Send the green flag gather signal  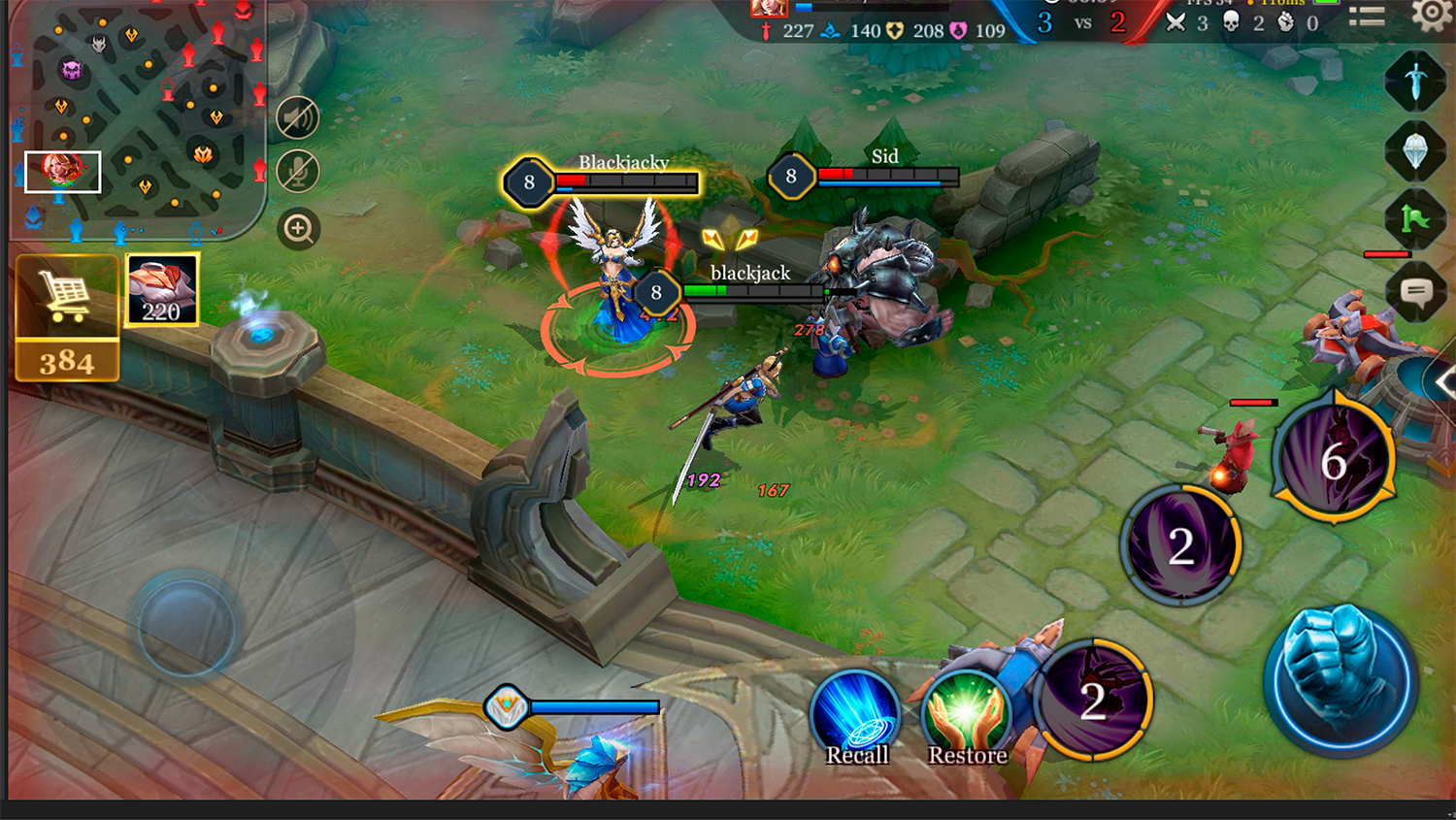pyautogui.click(x=1415, y=219)
